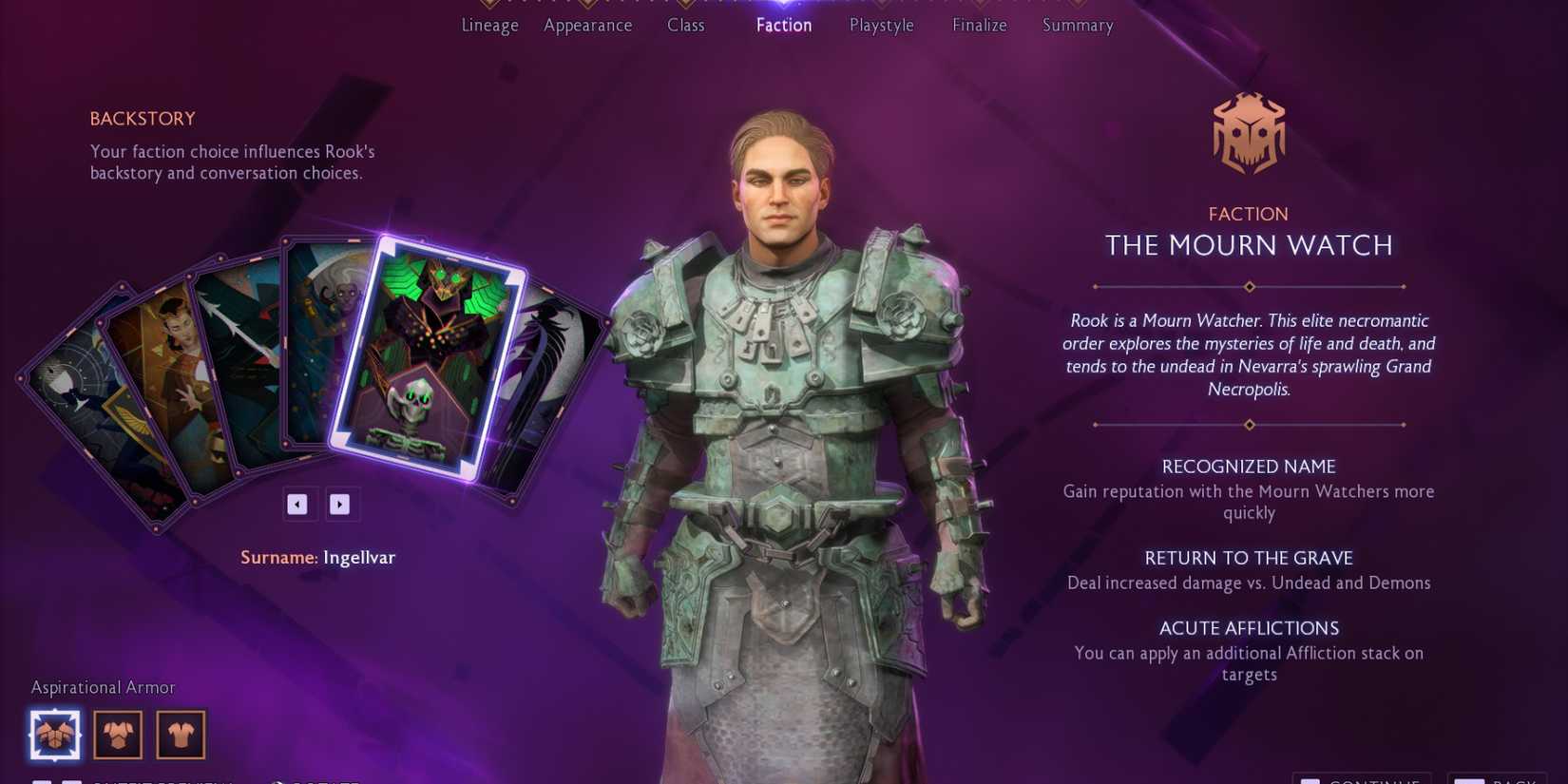
Task: Switch to the Appearance tab
Action: (587, 26)
